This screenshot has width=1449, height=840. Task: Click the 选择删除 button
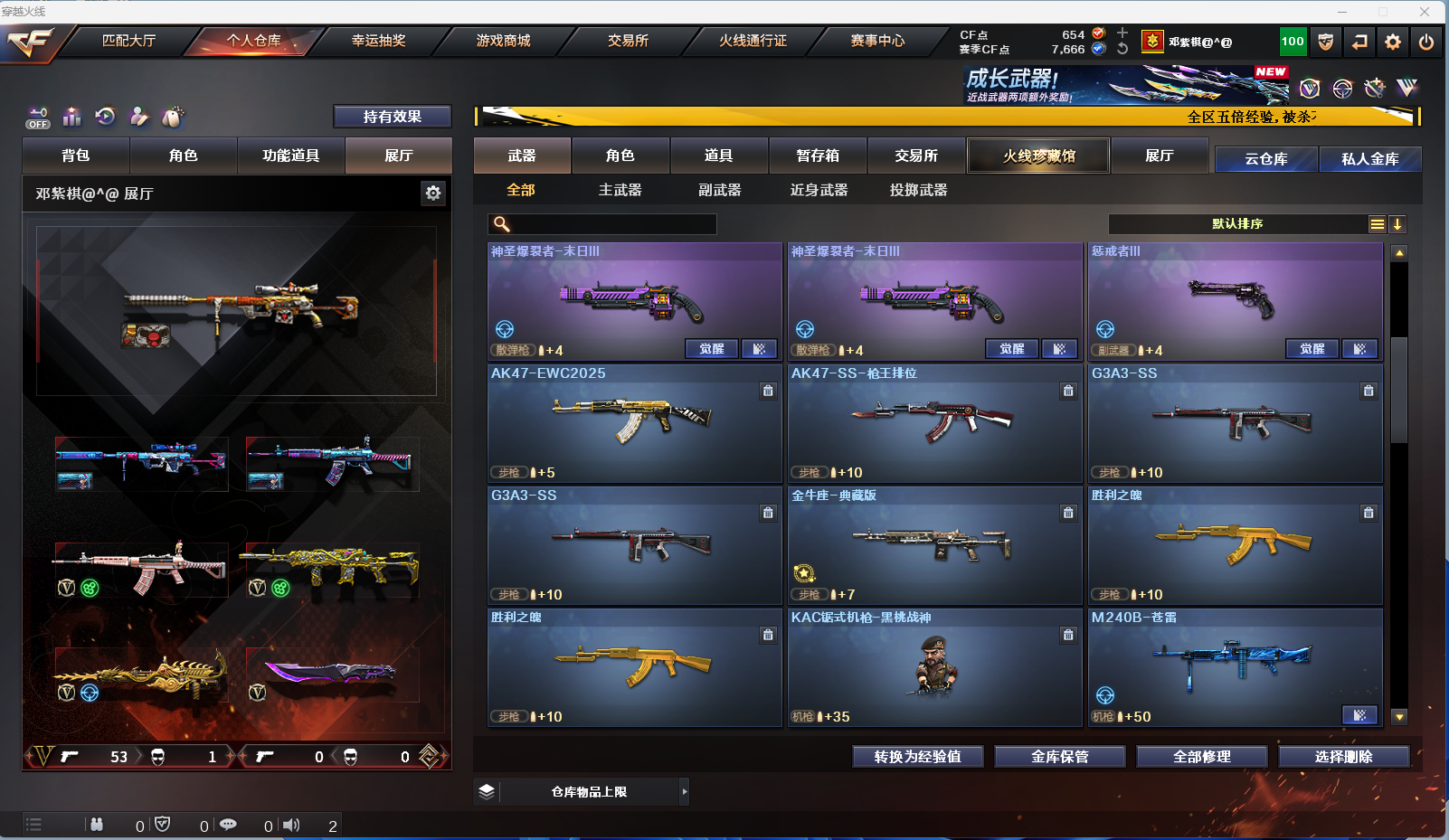tap(1343, 757)
